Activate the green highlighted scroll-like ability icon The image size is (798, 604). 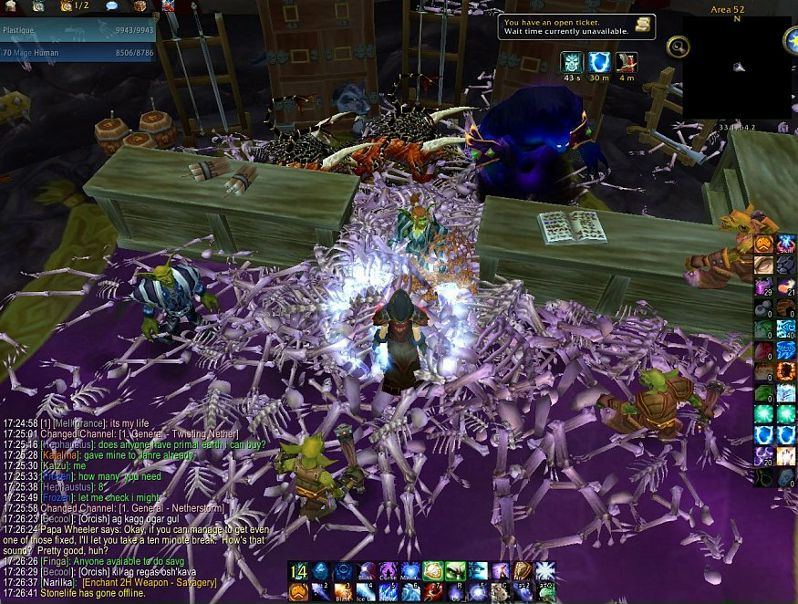tap(432, 571)
